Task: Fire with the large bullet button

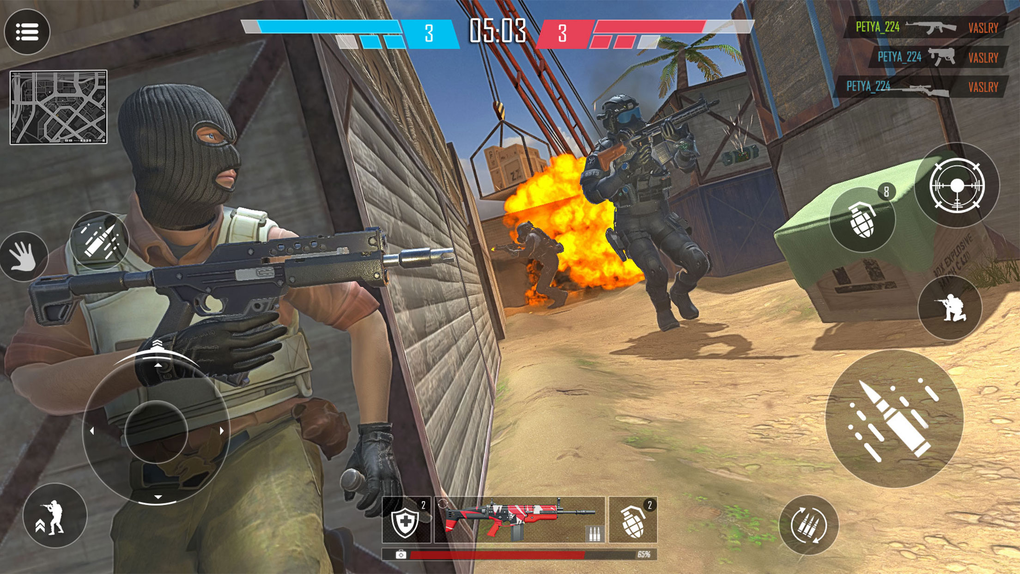Action: [x=894, y=418]
